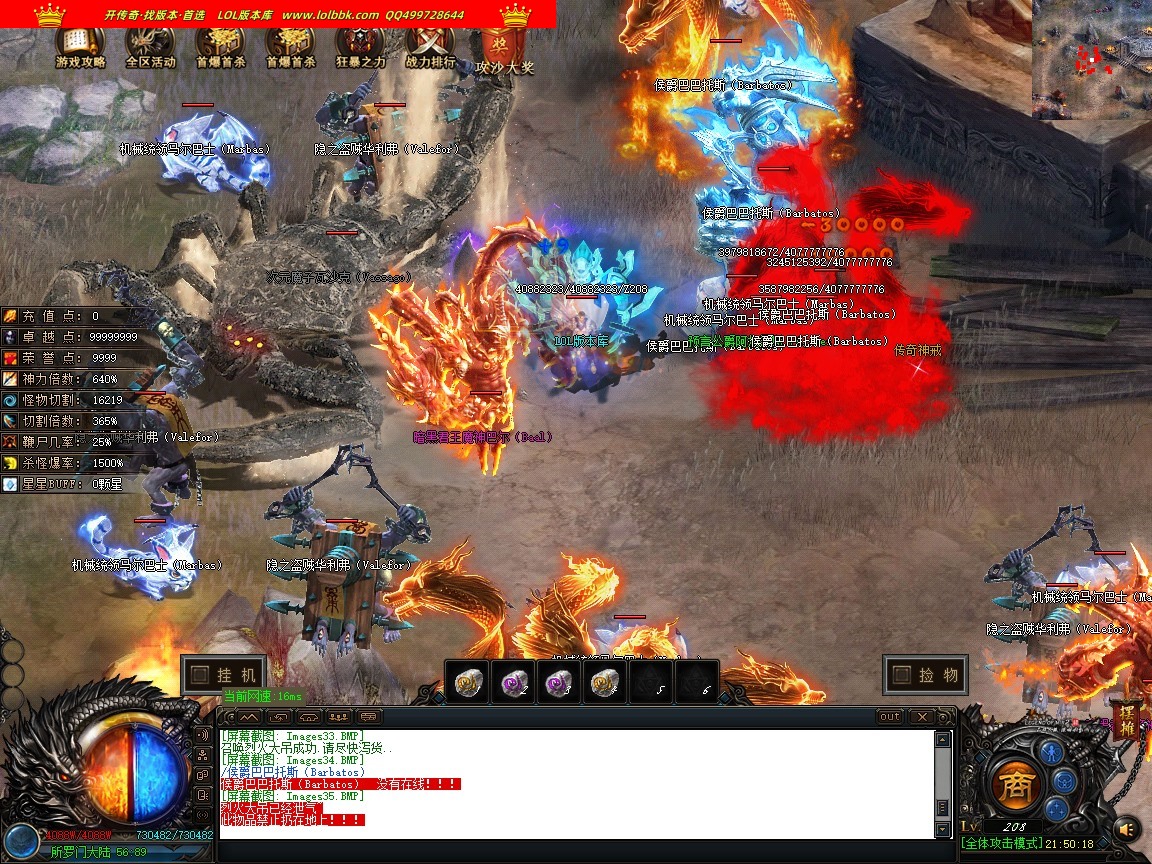Click the chat scrollbar's up arrow
Image resolution: width=1152 pixels, height=864 pixels.
(942, 740)
